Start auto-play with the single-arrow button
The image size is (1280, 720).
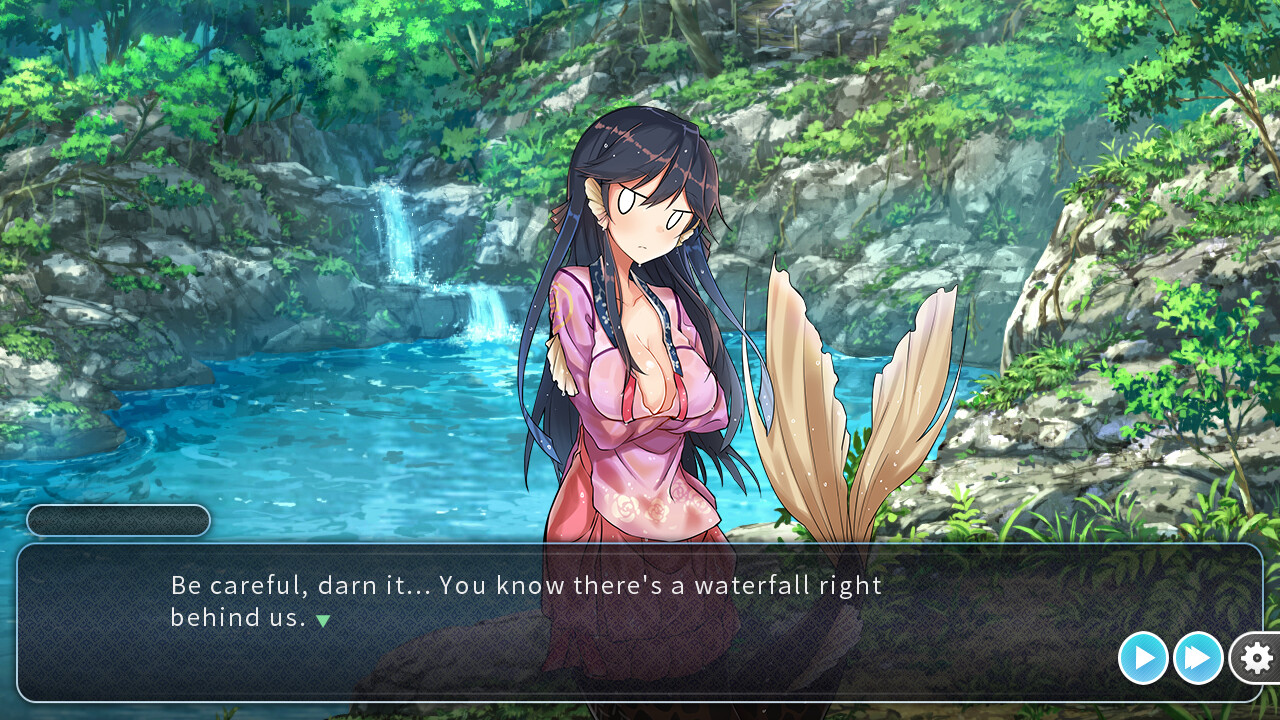1143,658
